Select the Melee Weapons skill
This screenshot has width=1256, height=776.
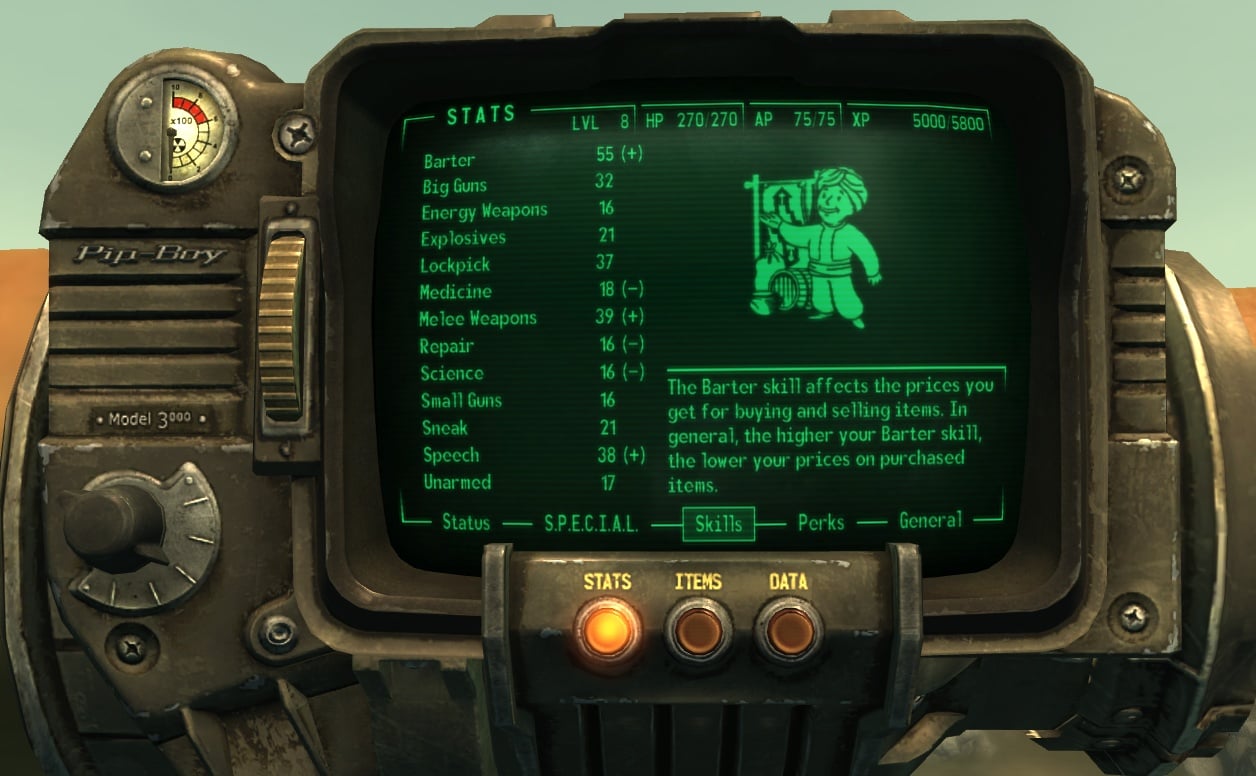478,318
